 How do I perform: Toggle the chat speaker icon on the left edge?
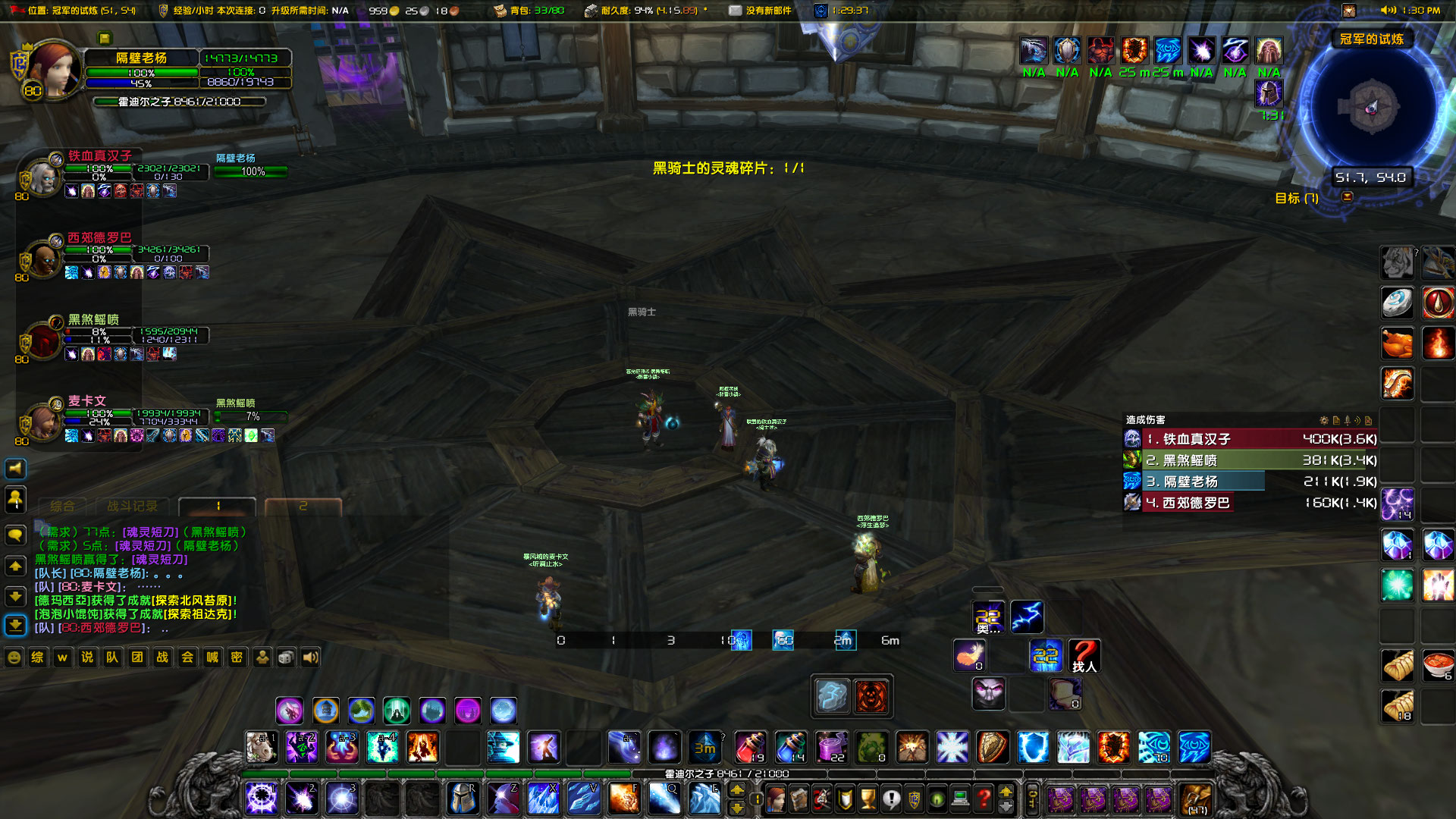(15, 469)
